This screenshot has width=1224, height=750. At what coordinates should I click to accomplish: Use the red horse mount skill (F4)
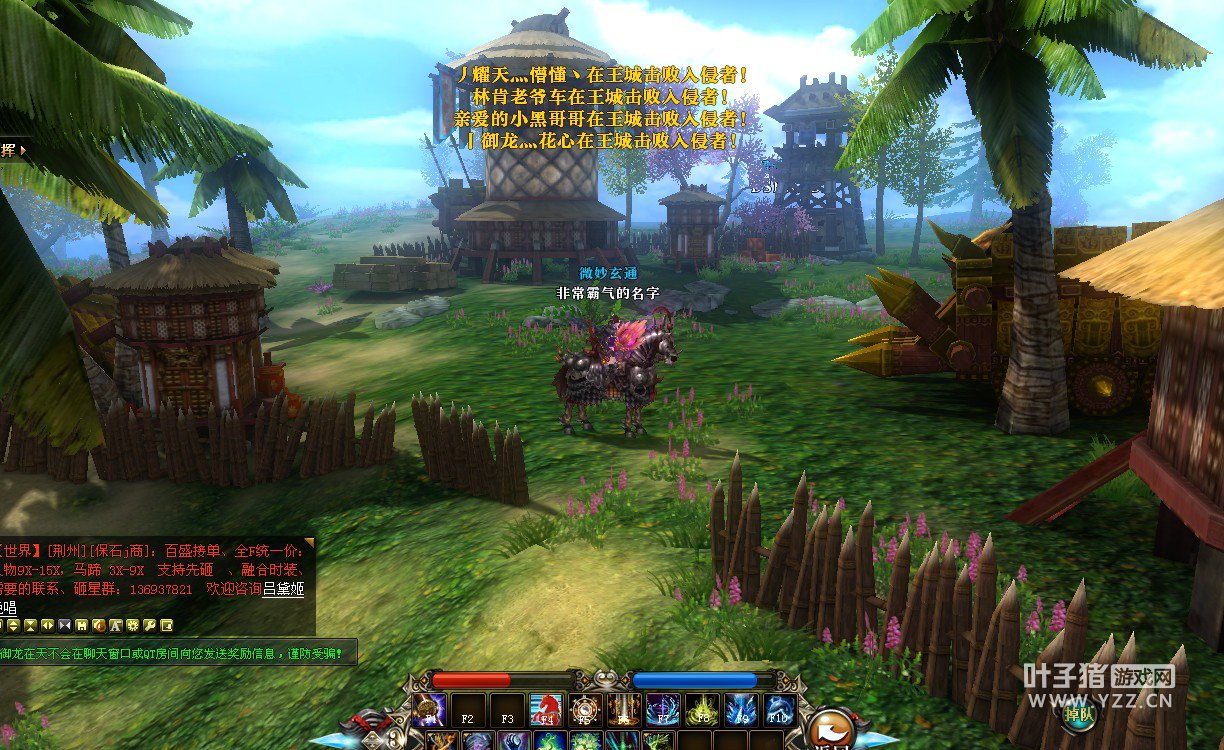point(544,709)
